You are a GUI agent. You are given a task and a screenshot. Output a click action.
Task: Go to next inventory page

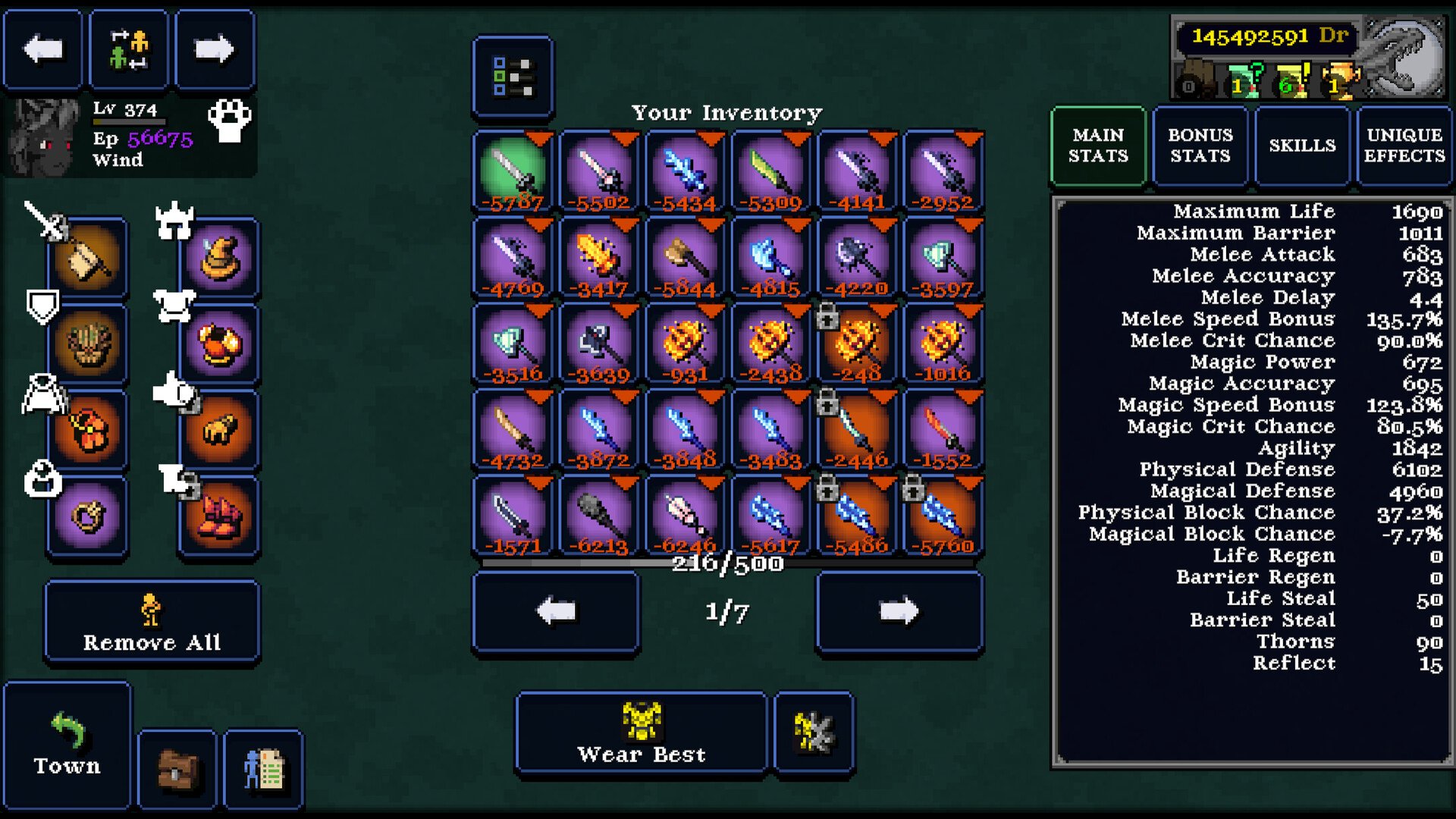[x=899, y=611]
